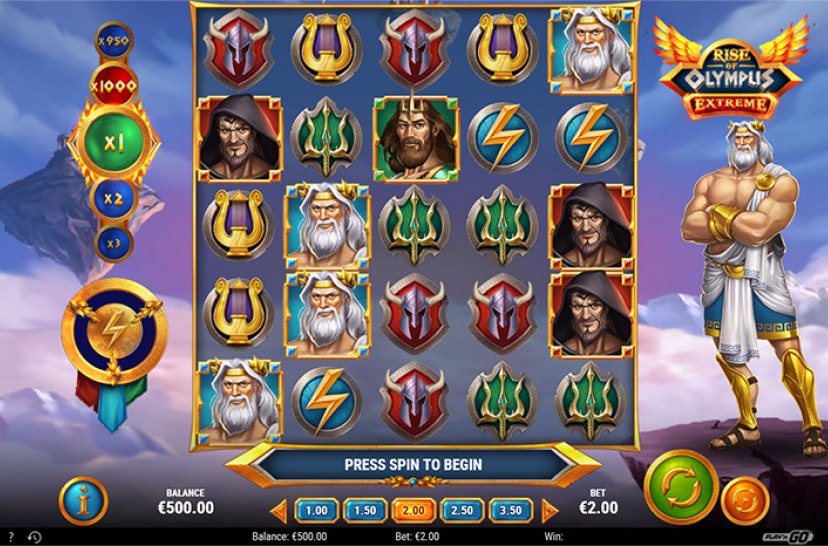
Task: Select the 2.00 bet value
Action: click(x=413, y=510)
